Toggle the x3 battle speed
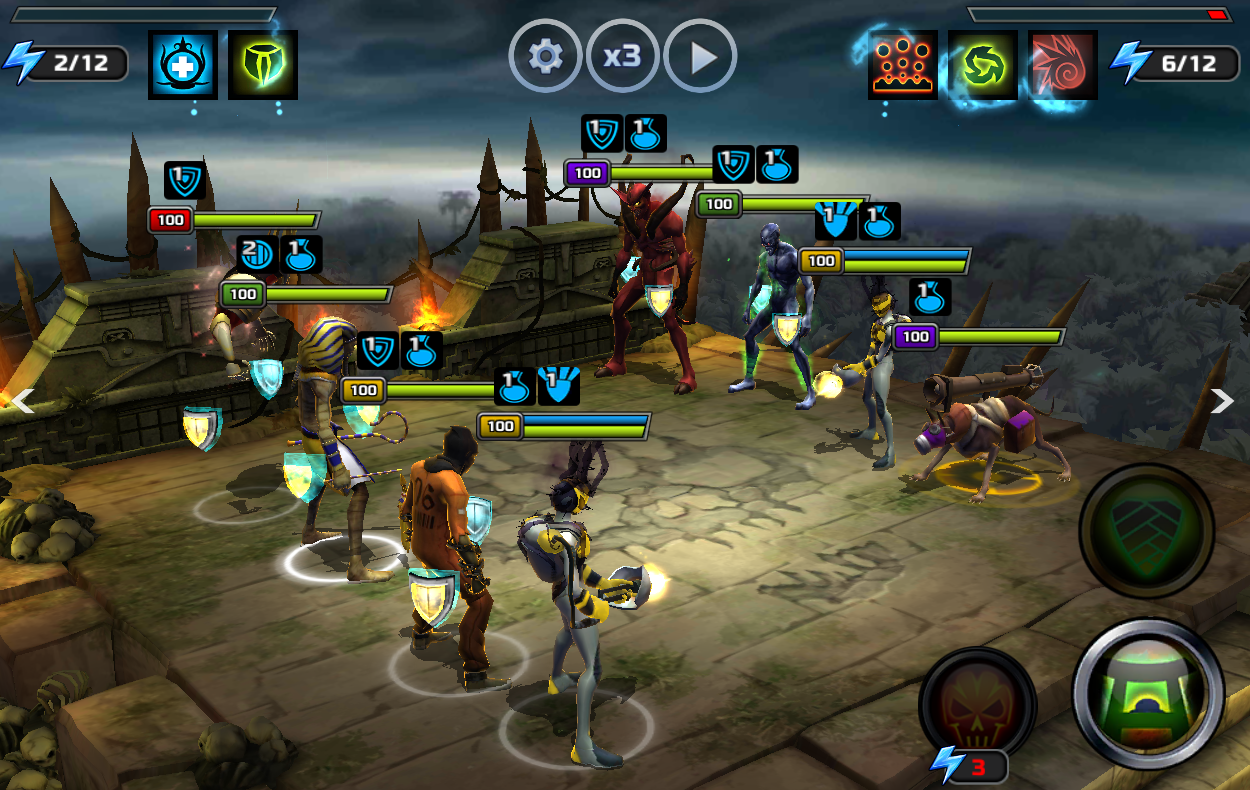The width and height of the screenshot is (1250, 790). tap(622, 56)
